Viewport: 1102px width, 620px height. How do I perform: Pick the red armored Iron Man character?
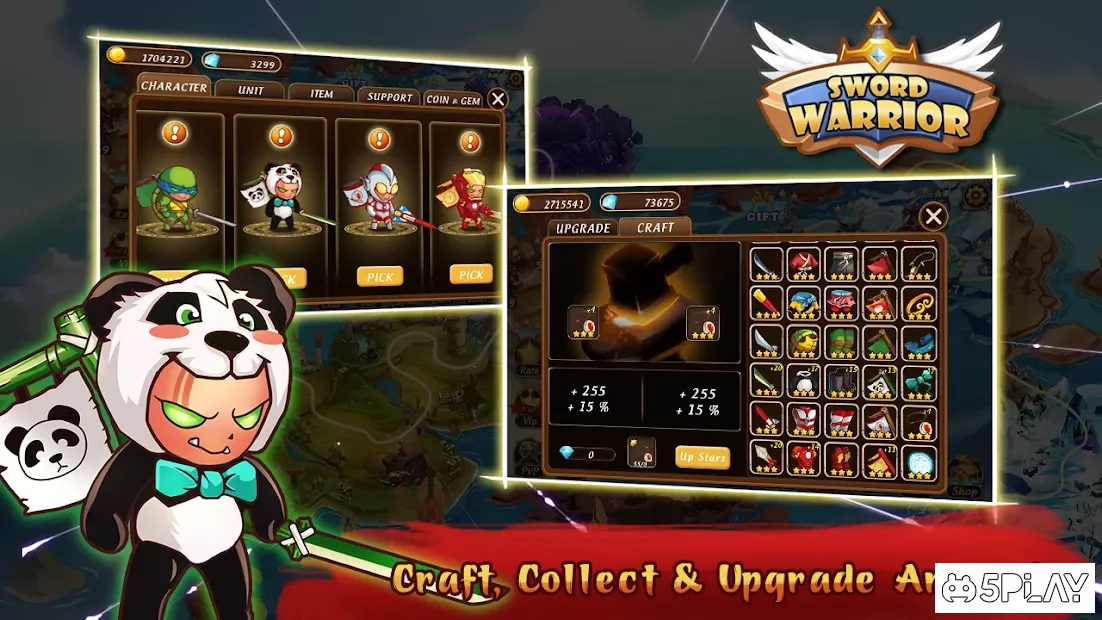[x=471, y=274]
